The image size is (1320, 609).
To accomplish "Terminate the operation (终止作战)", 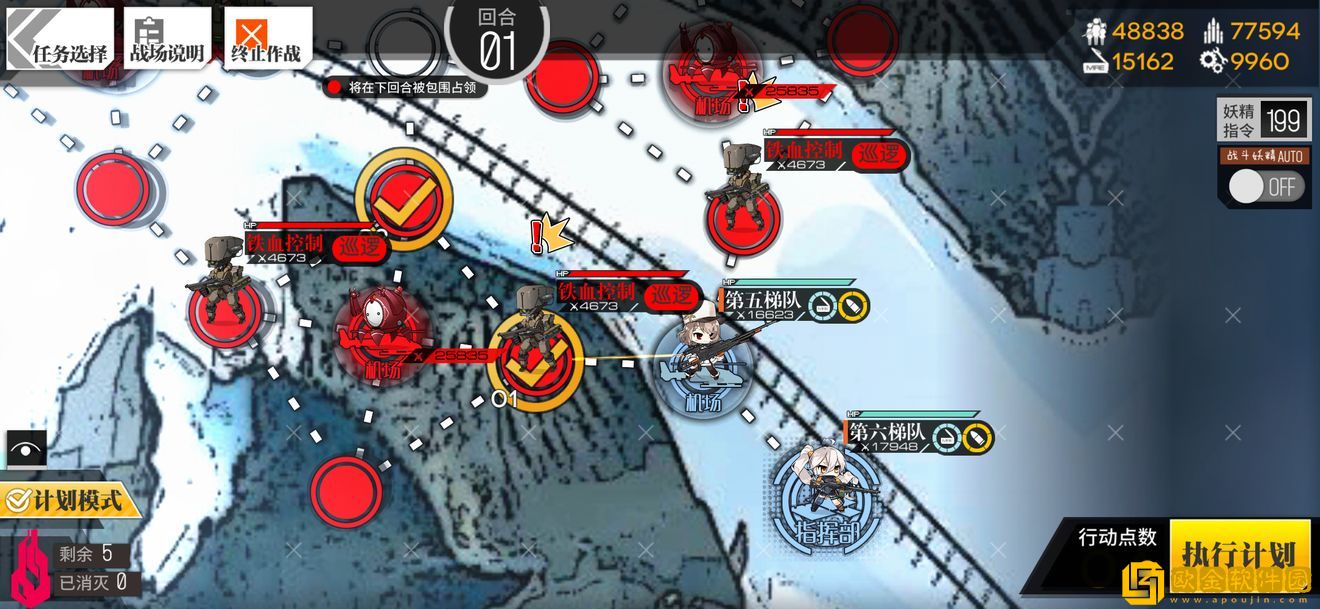I will point(266,40).
